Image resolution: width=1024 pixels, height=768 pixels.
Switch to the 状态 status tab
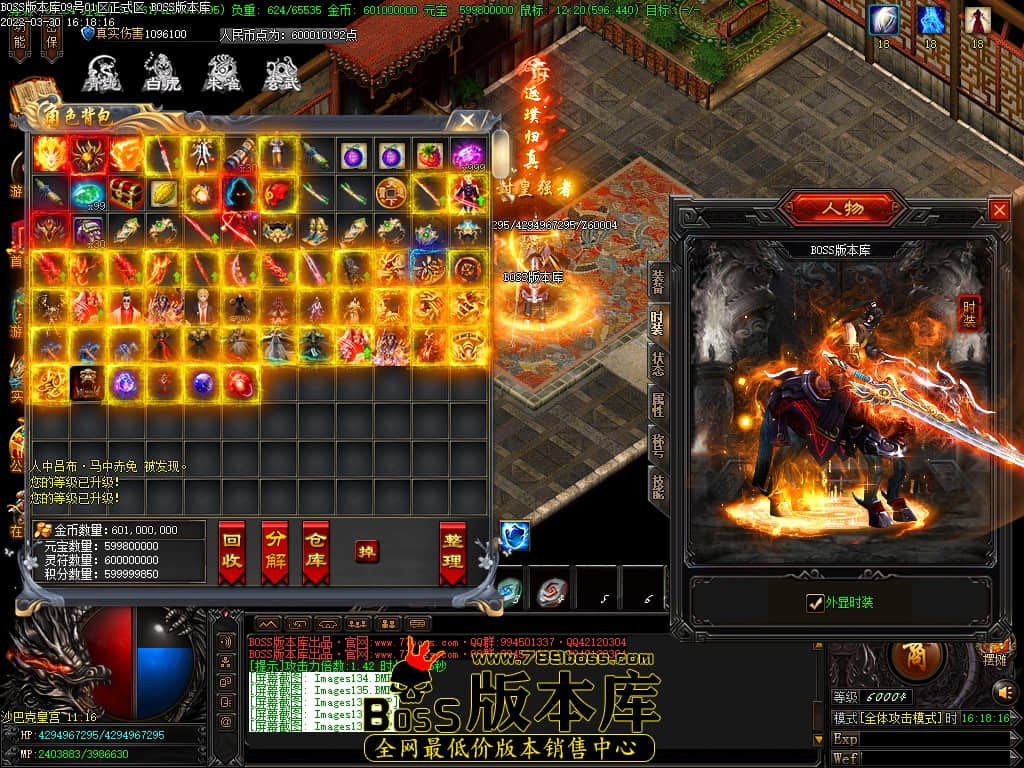click(x=657, y=362)
